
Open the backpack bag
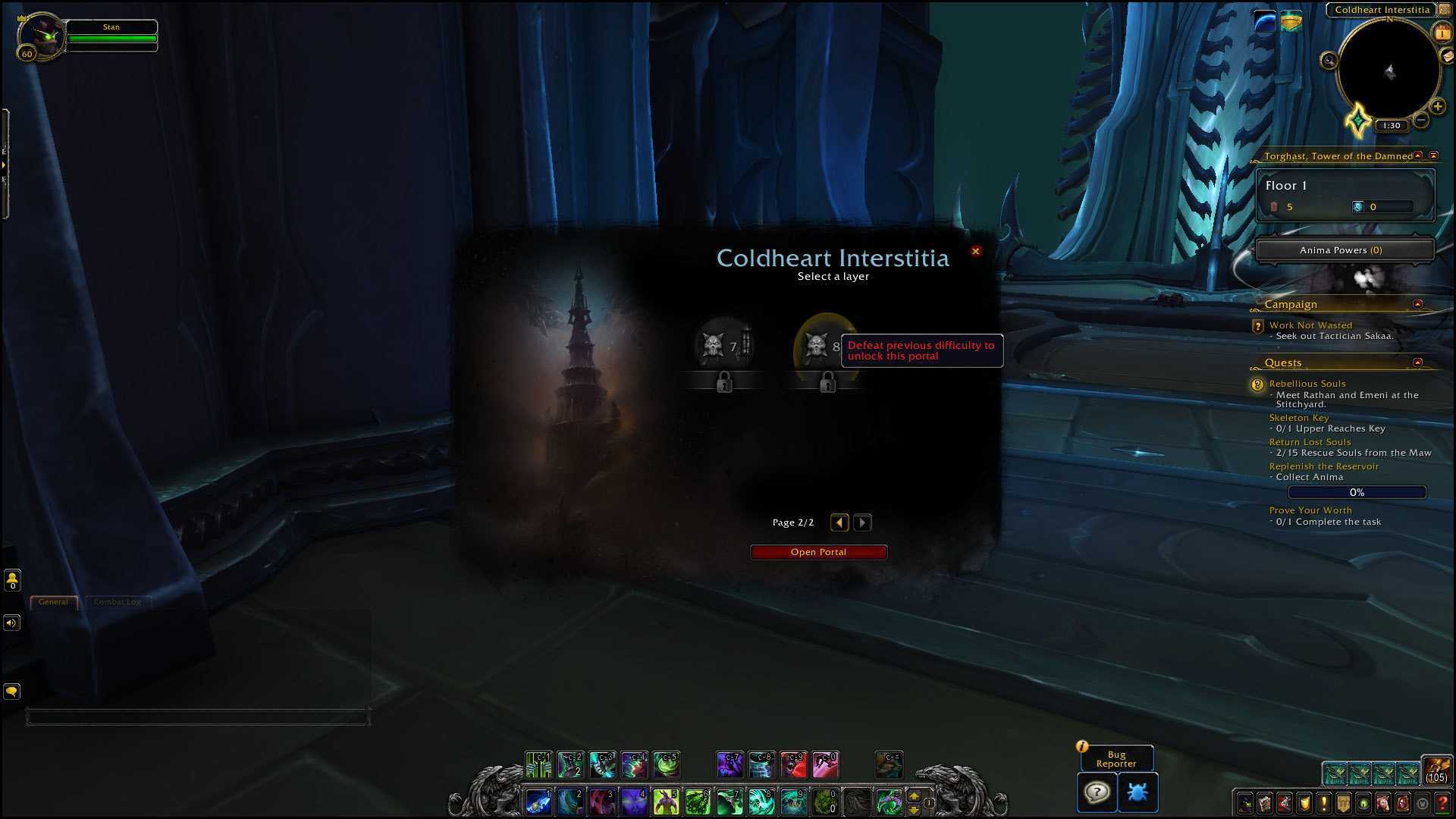click(1436, 769)
